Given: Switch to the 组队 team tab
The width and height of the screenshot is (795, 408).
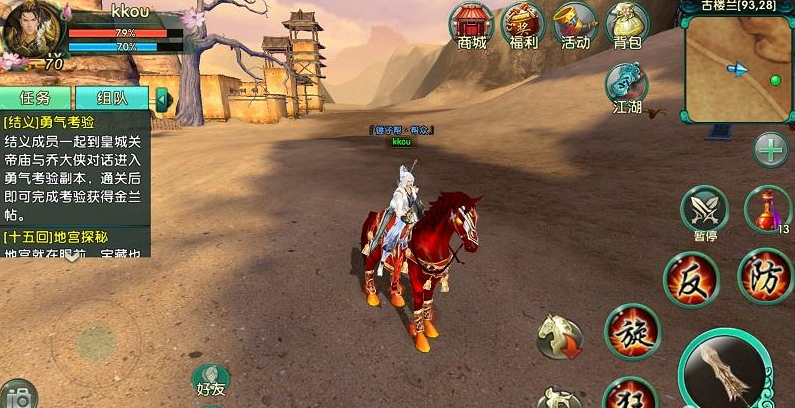Looking at the screenshot, I should (111, 99).
